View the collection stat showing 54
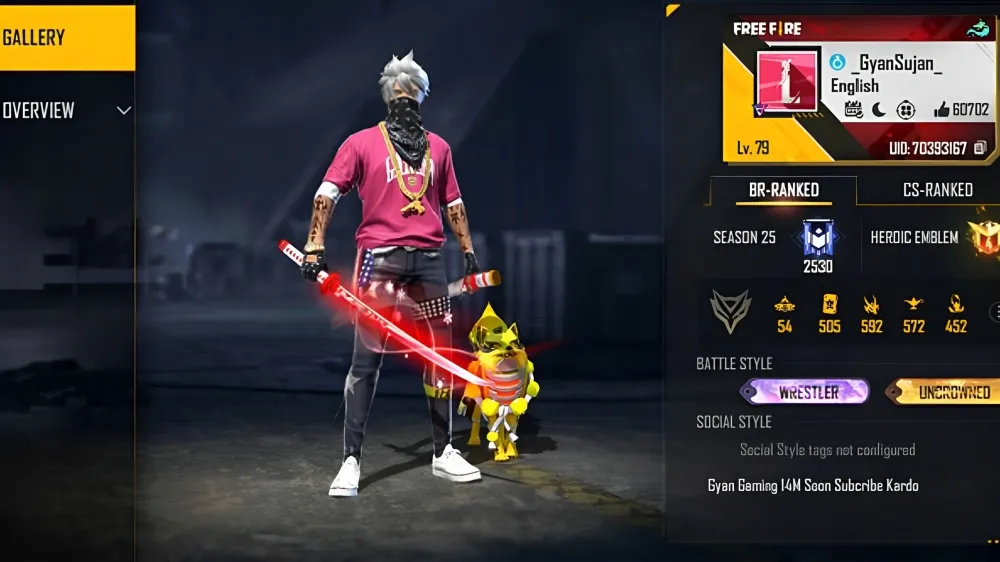1000x562 pixels. 785,312
